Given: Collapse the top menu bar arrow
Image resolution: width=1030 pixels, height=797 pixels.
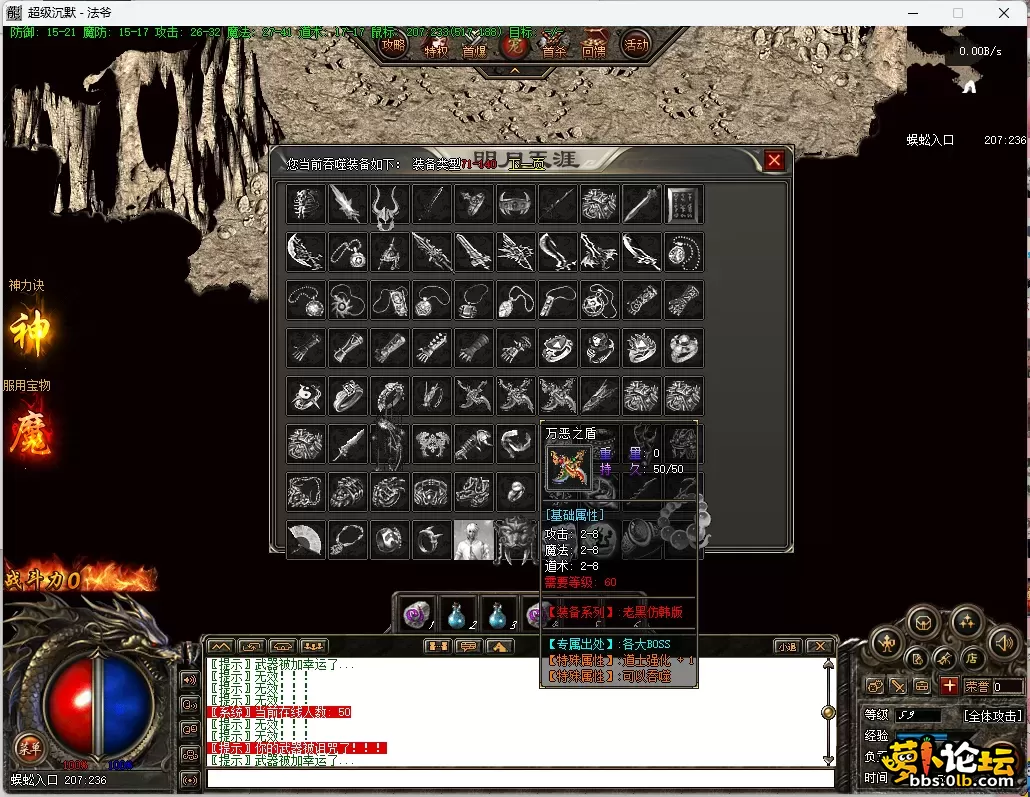Looking at the screenshot, I should (514, 71).
